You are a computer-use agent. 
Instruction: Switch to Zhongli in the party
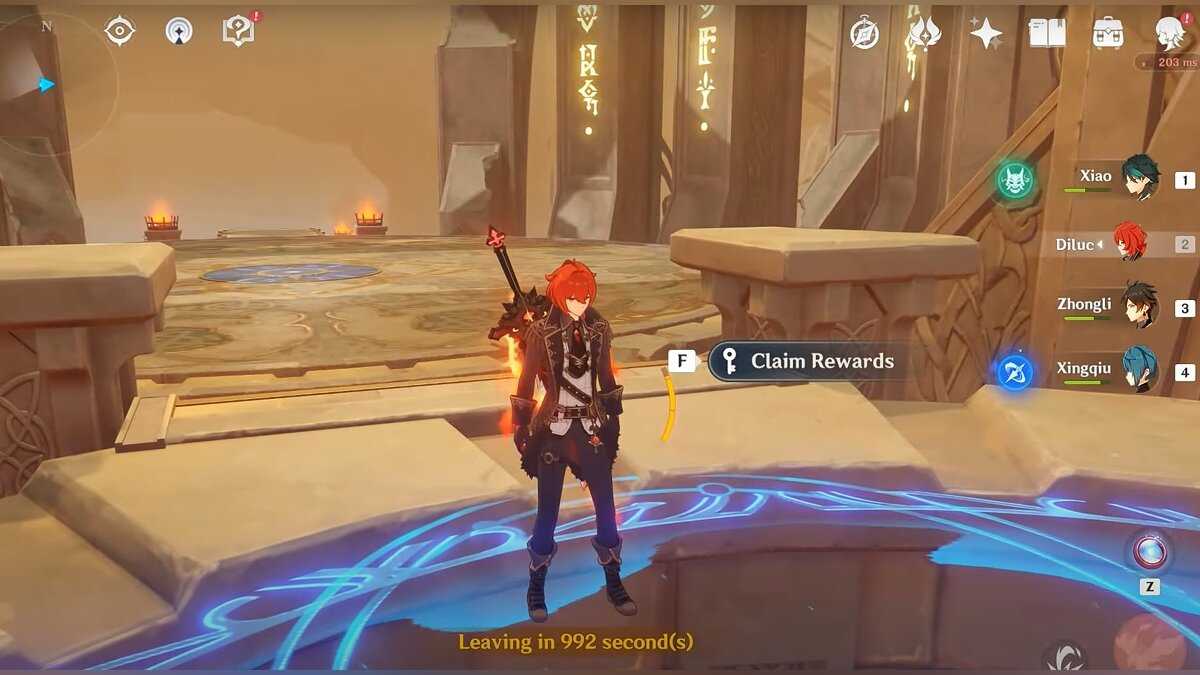tap(1137, 306)
